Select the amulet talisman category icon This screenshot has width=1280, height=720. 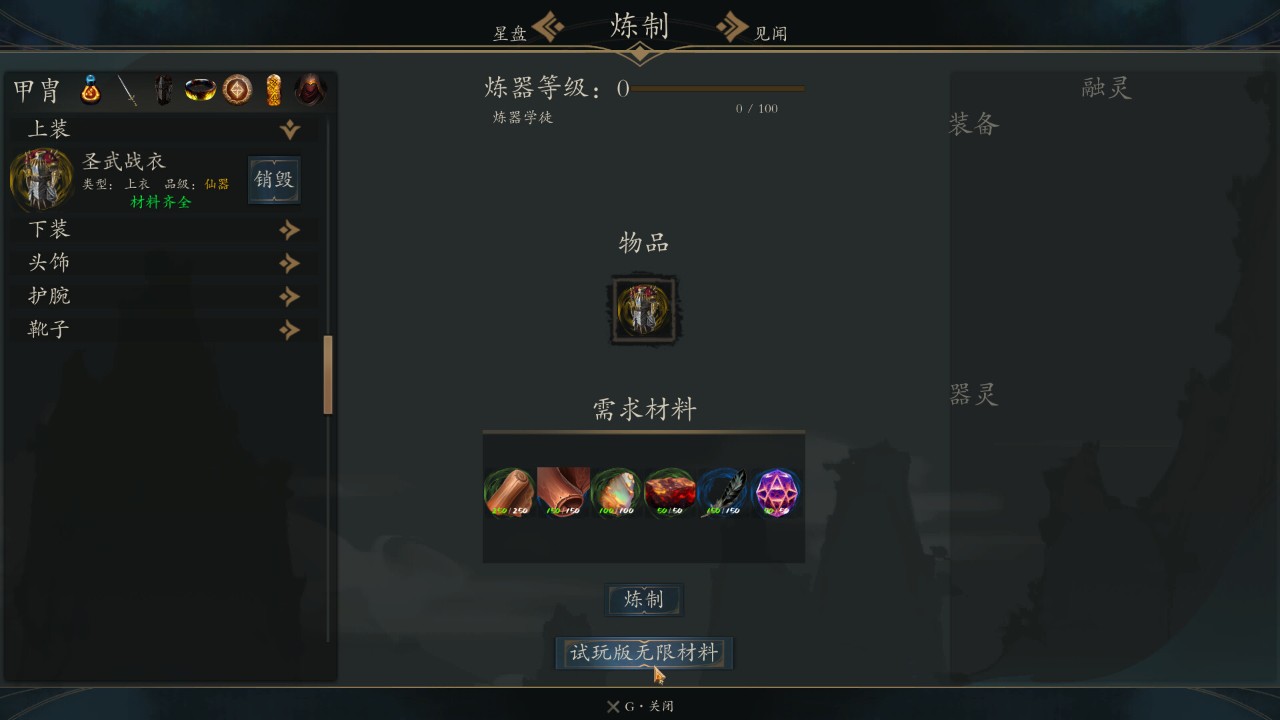click(235, 89)
